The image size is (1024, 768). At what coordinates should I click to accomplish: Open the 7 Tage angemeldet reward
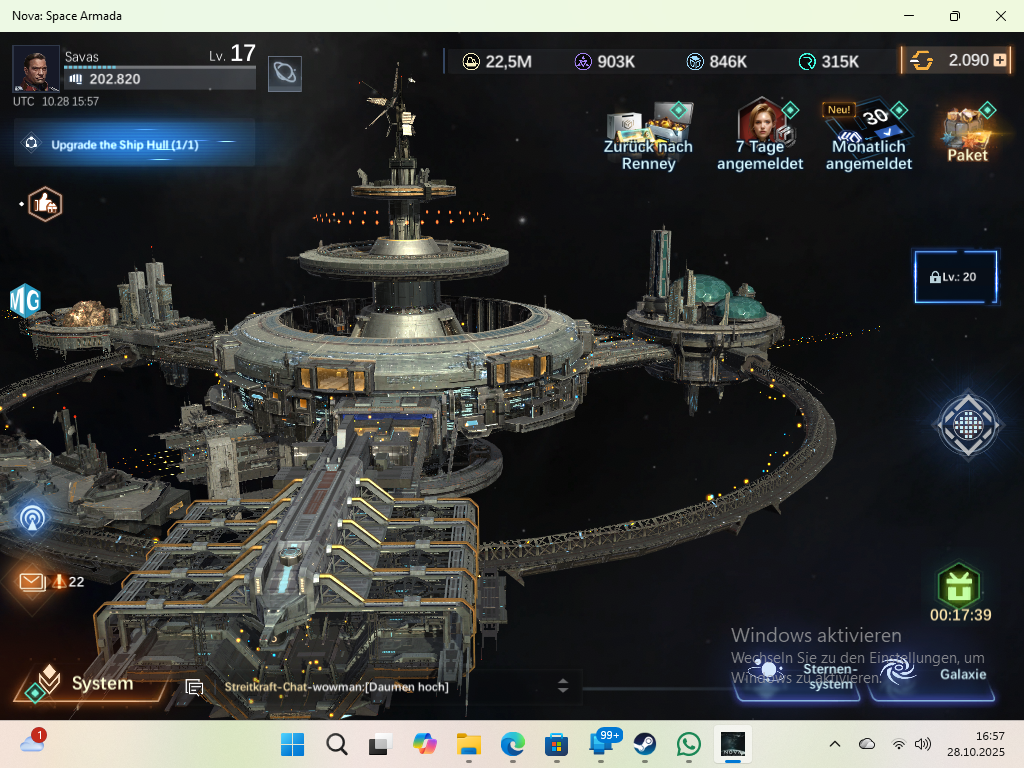pos(761,135)
